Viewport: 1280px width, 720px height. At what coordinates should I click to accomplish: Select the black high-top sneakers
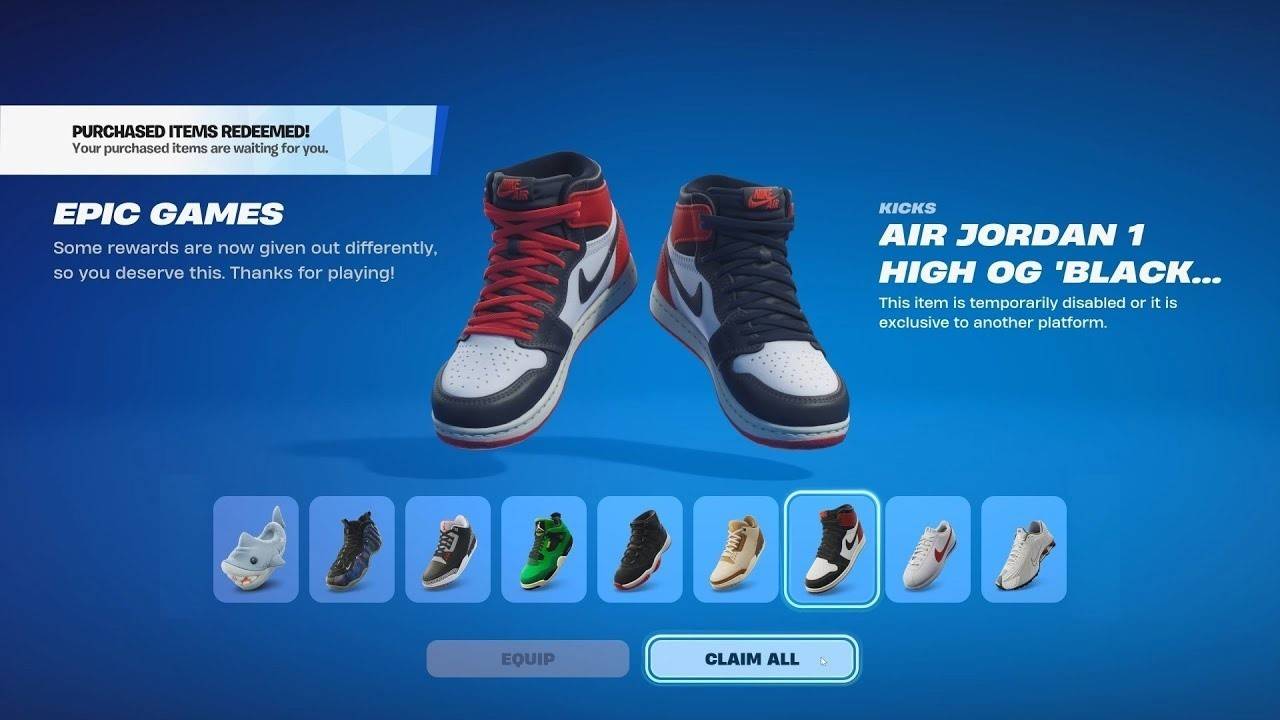pos(641,550)
